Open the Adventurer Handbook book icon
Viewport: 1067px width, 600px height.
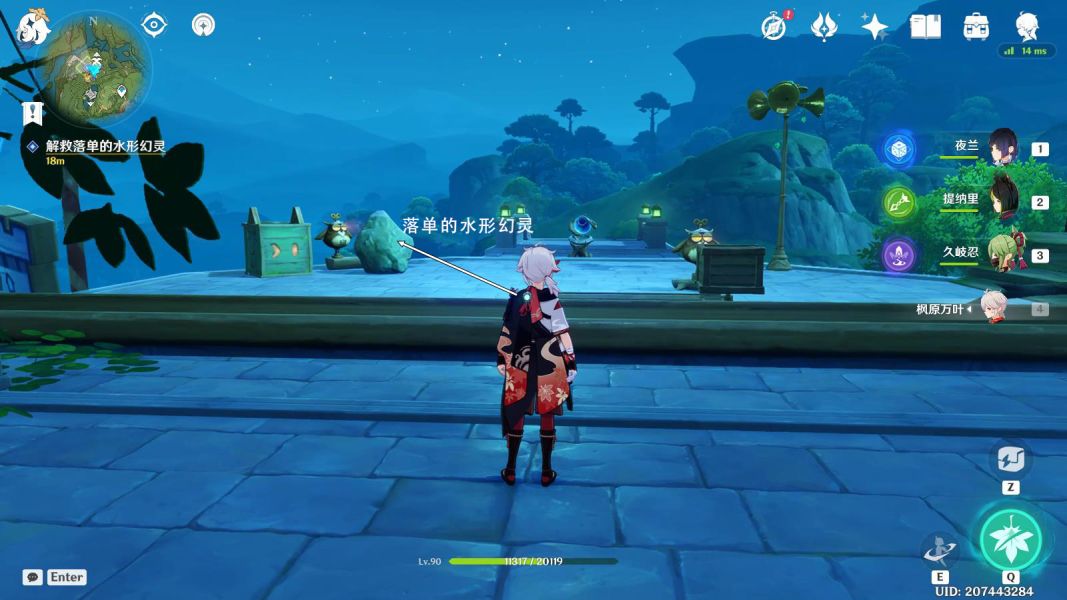(925, 26)
